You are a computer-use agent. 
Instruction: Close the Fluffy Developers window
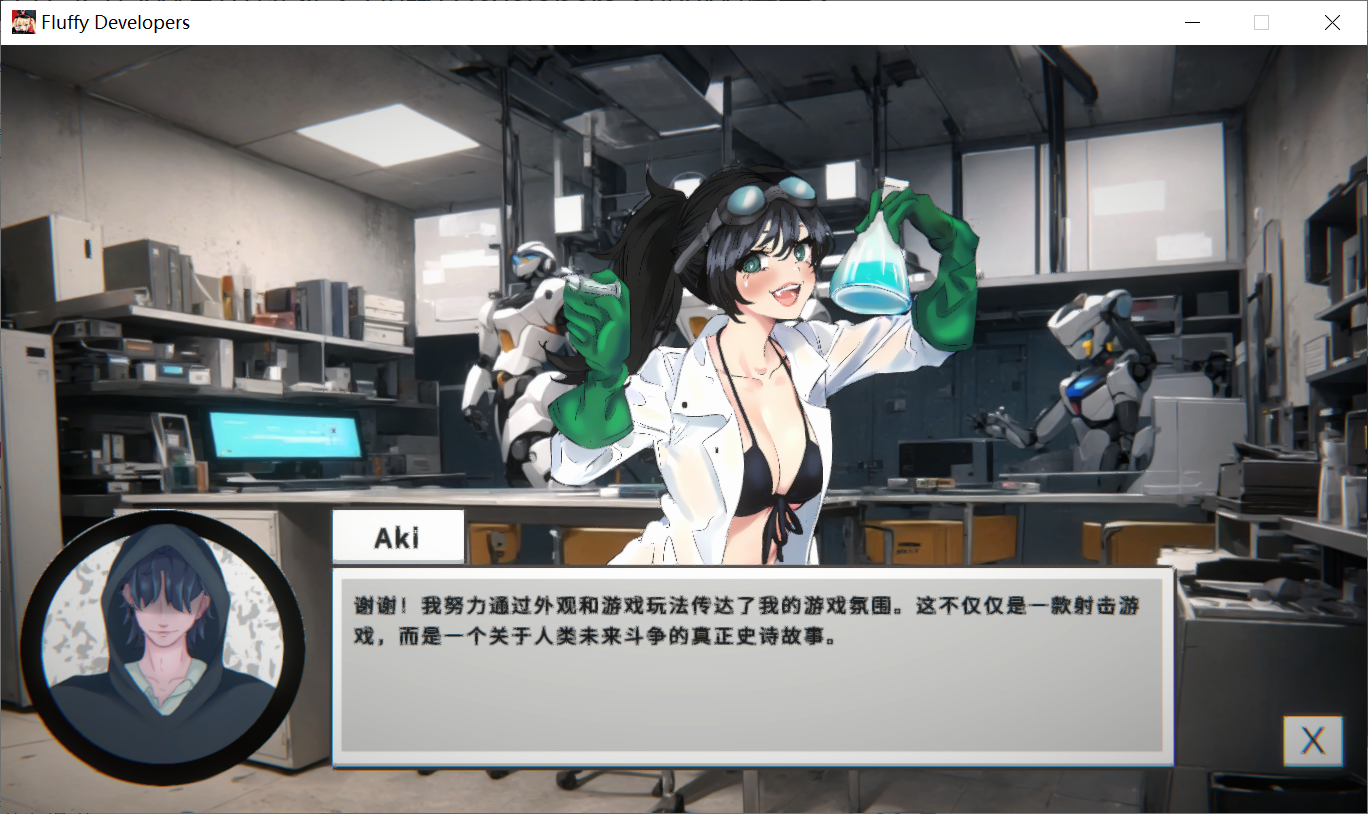coord(1332,22)
